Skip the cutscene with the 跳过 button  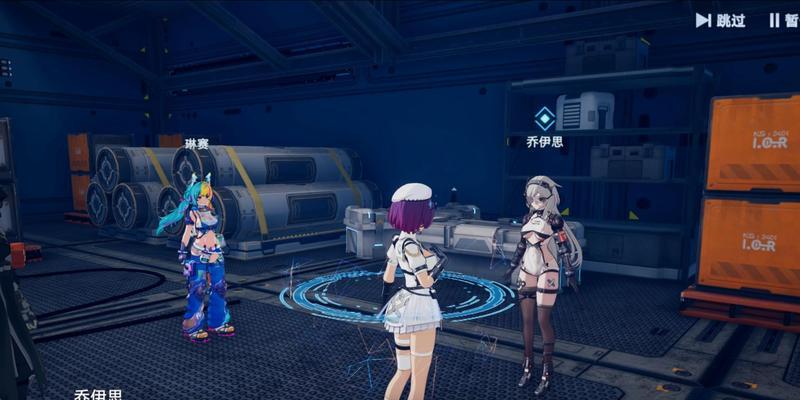pyautogui.click(x=721, y=20)
